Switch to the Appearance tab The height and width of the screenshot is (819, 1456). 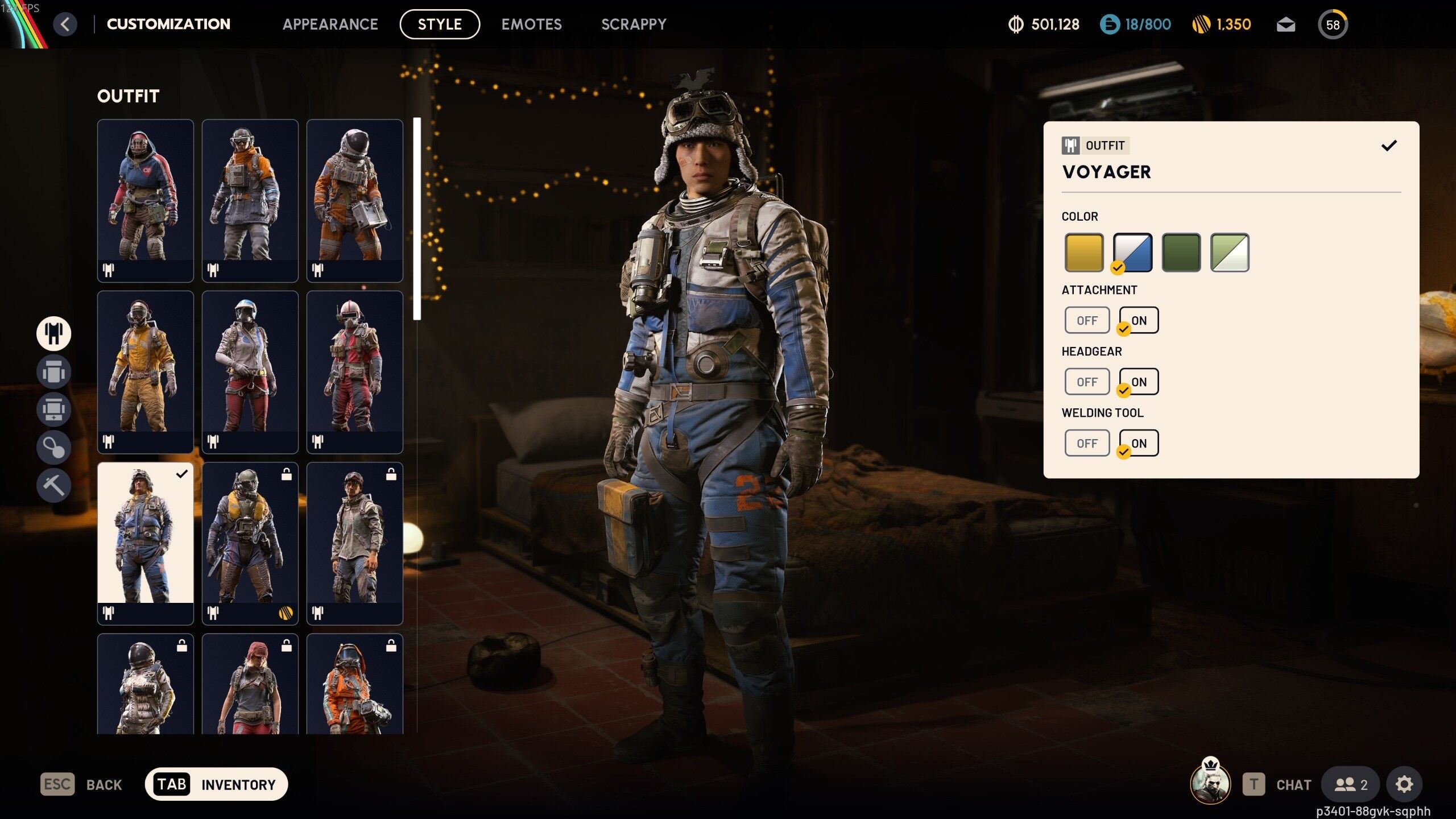tap(330, 24)
